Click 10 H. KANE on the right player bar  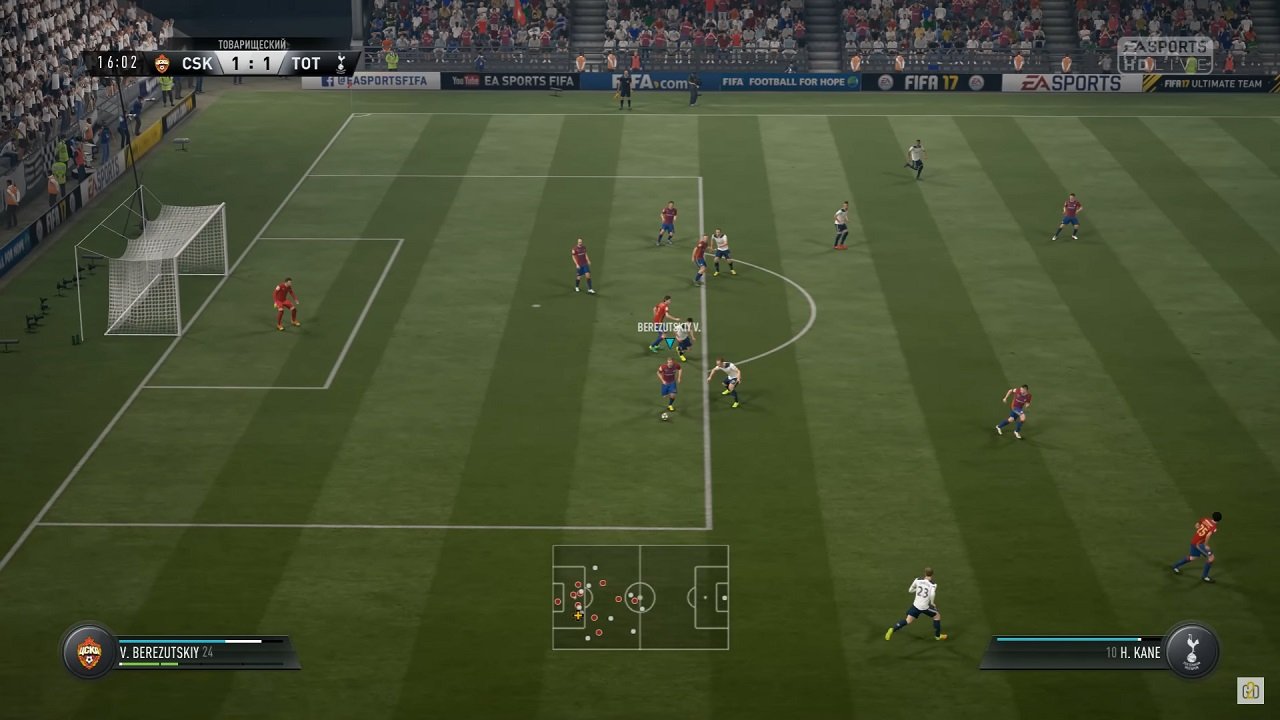1132,651
